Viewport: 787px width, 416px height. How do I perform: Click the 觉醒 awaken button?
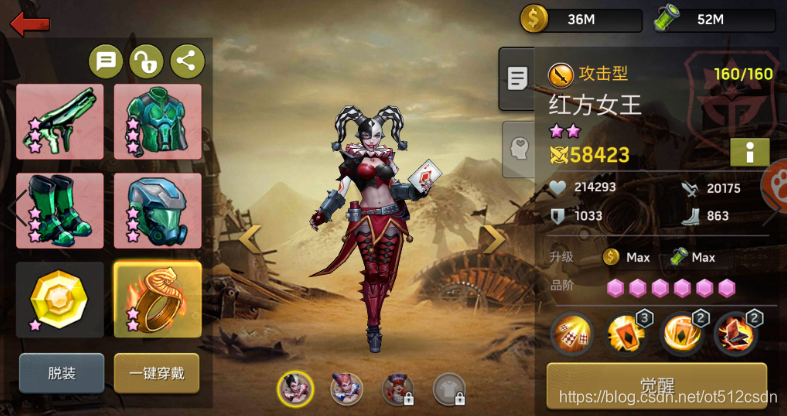coord(656,385)
